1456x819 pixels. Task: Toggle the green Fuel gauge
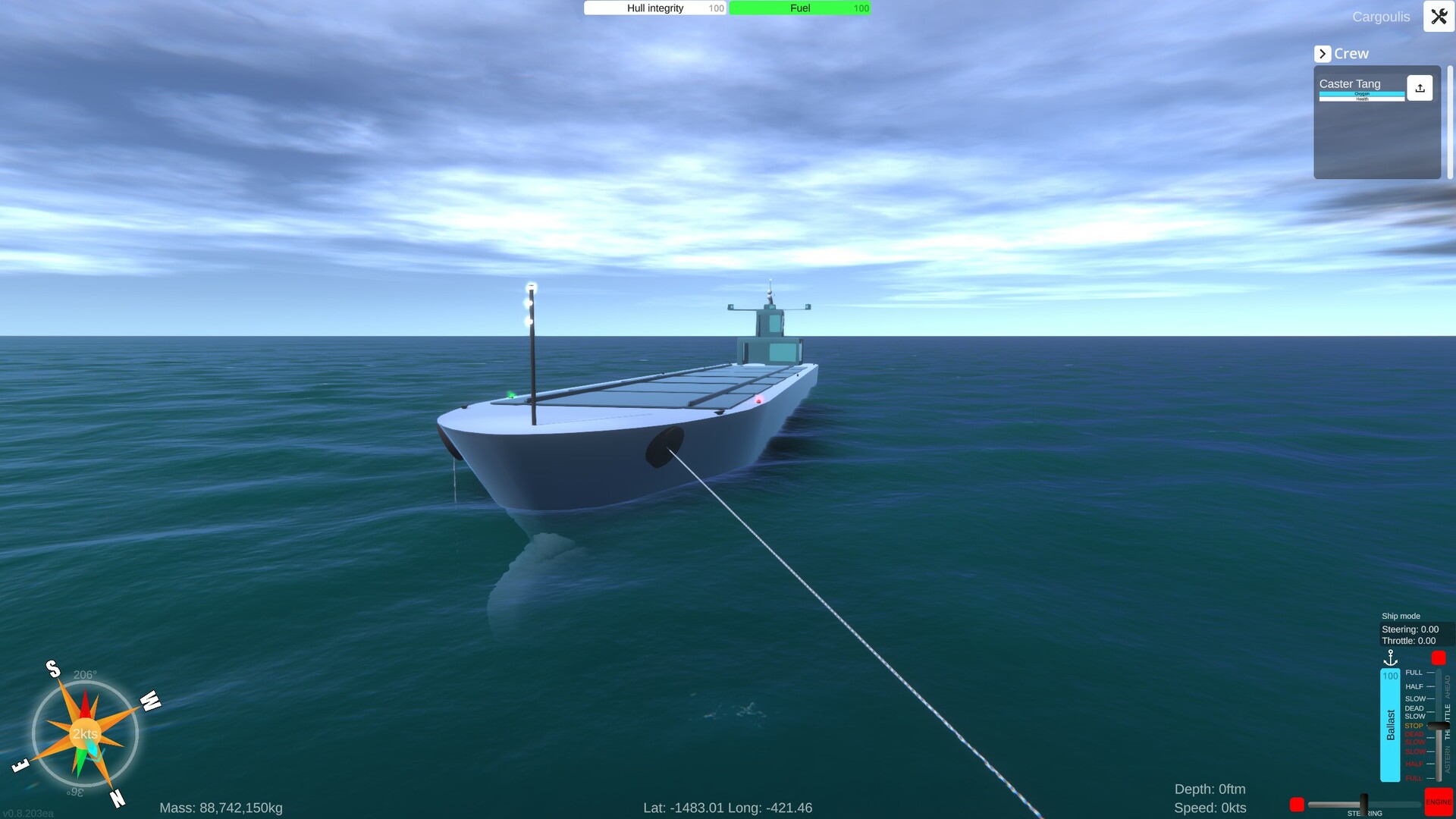pos(799,8)
